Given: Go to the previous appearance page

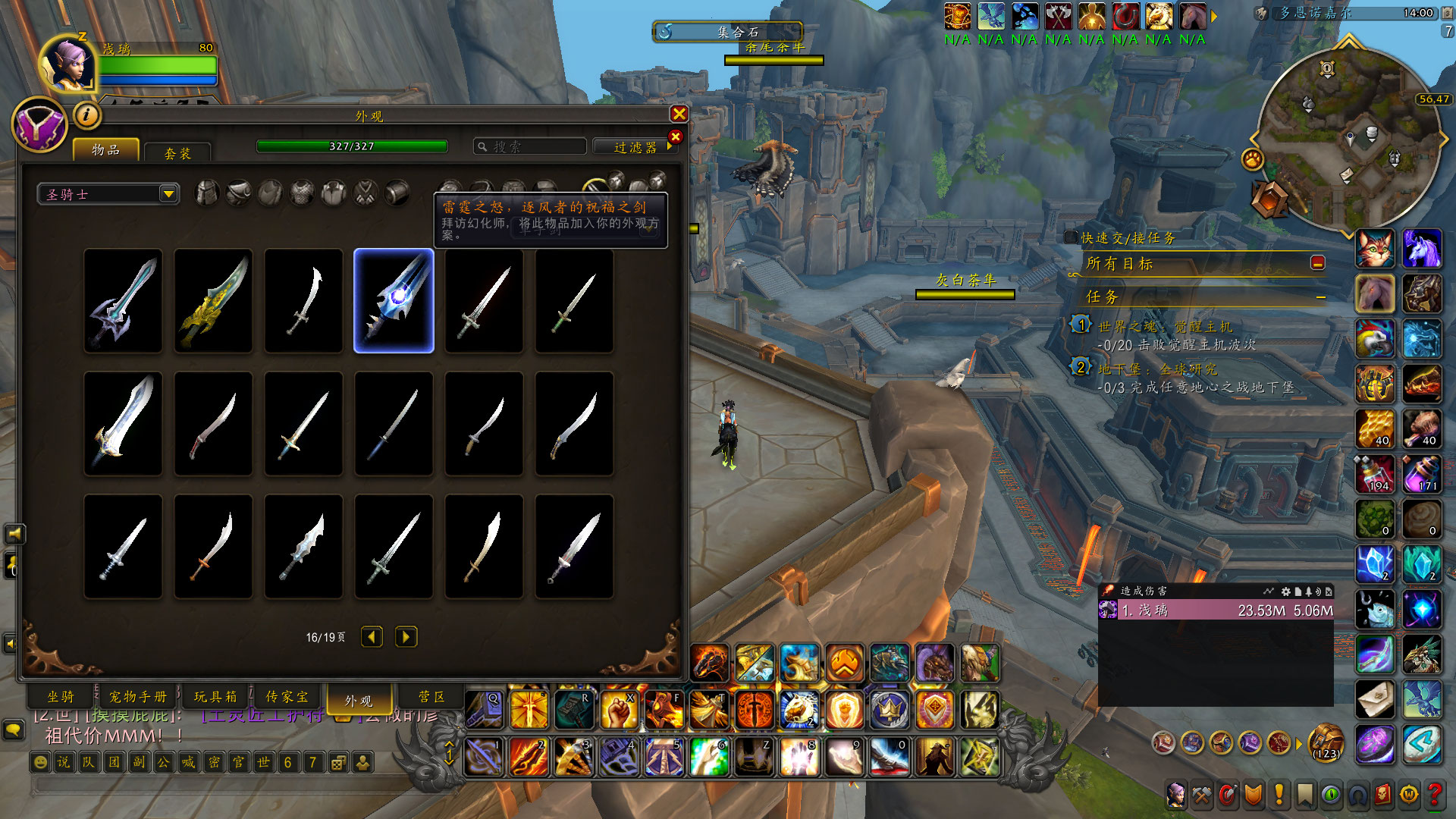Looking at the screenshot, I should (x=372, y=637).
